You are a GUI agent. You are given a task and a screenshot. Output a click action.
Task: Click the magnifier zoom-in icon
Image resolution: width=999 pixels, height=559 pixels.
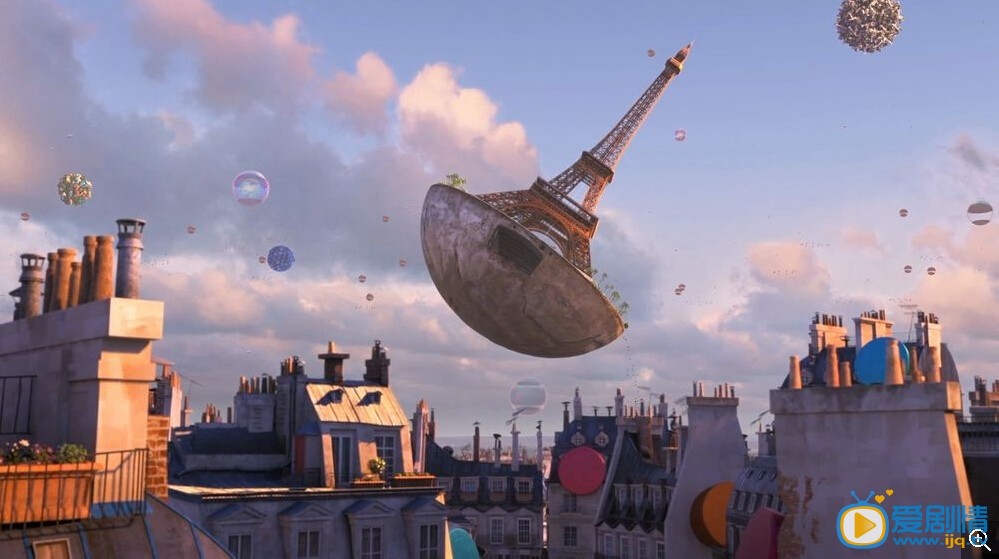tap(978, 538)
